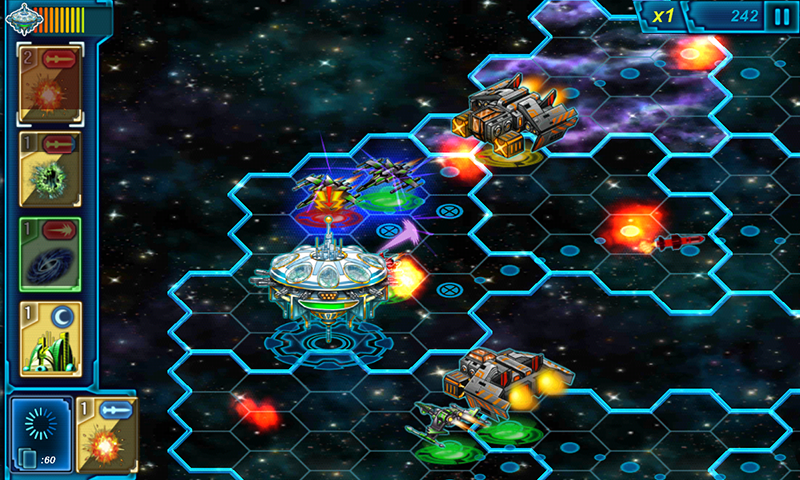Pick the blue galaxy spiral card
Viewport: 800px width, 480px height.
pyautogui.click(x=51, y=254)
